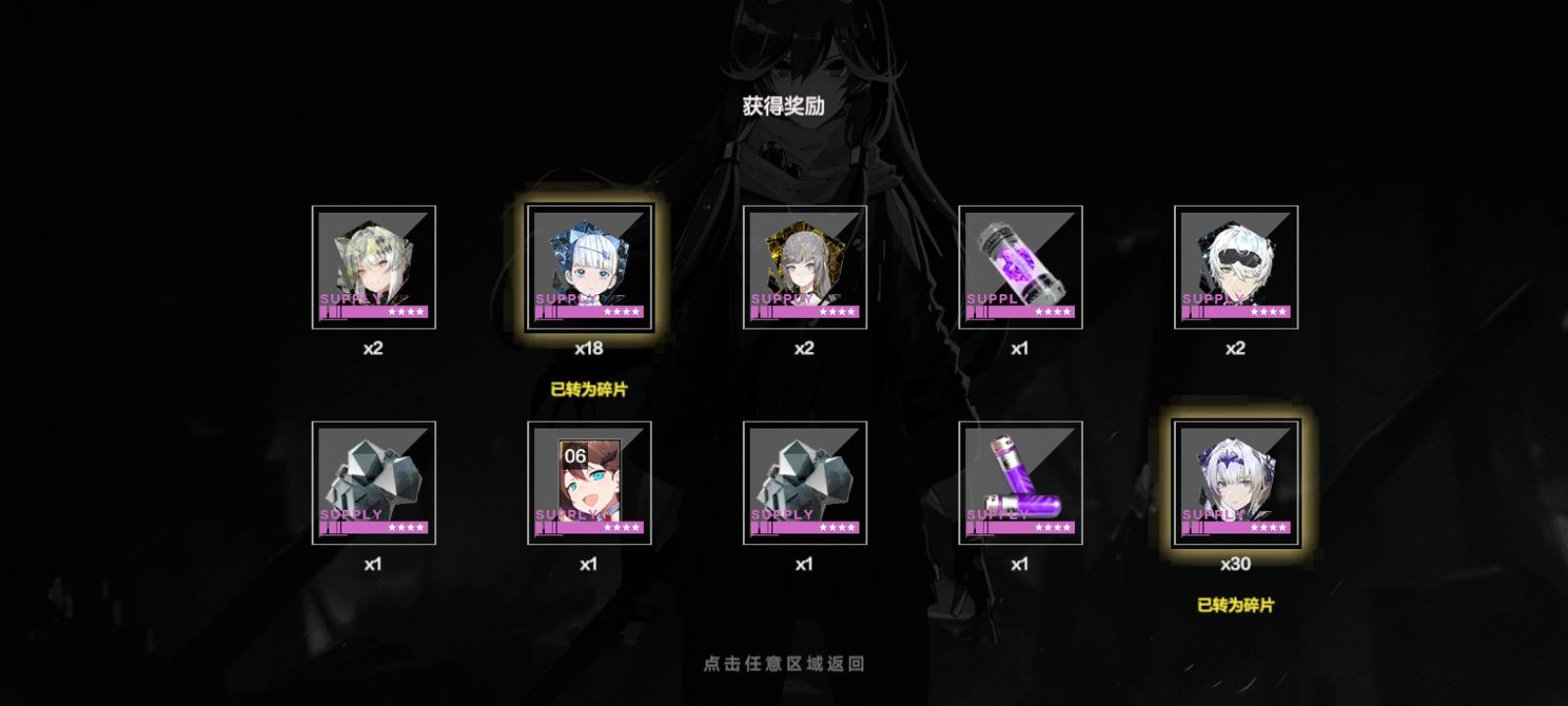Select the white-haired character portrait reward
Screen dimensions: 1568x706
tap(1236, 265)
